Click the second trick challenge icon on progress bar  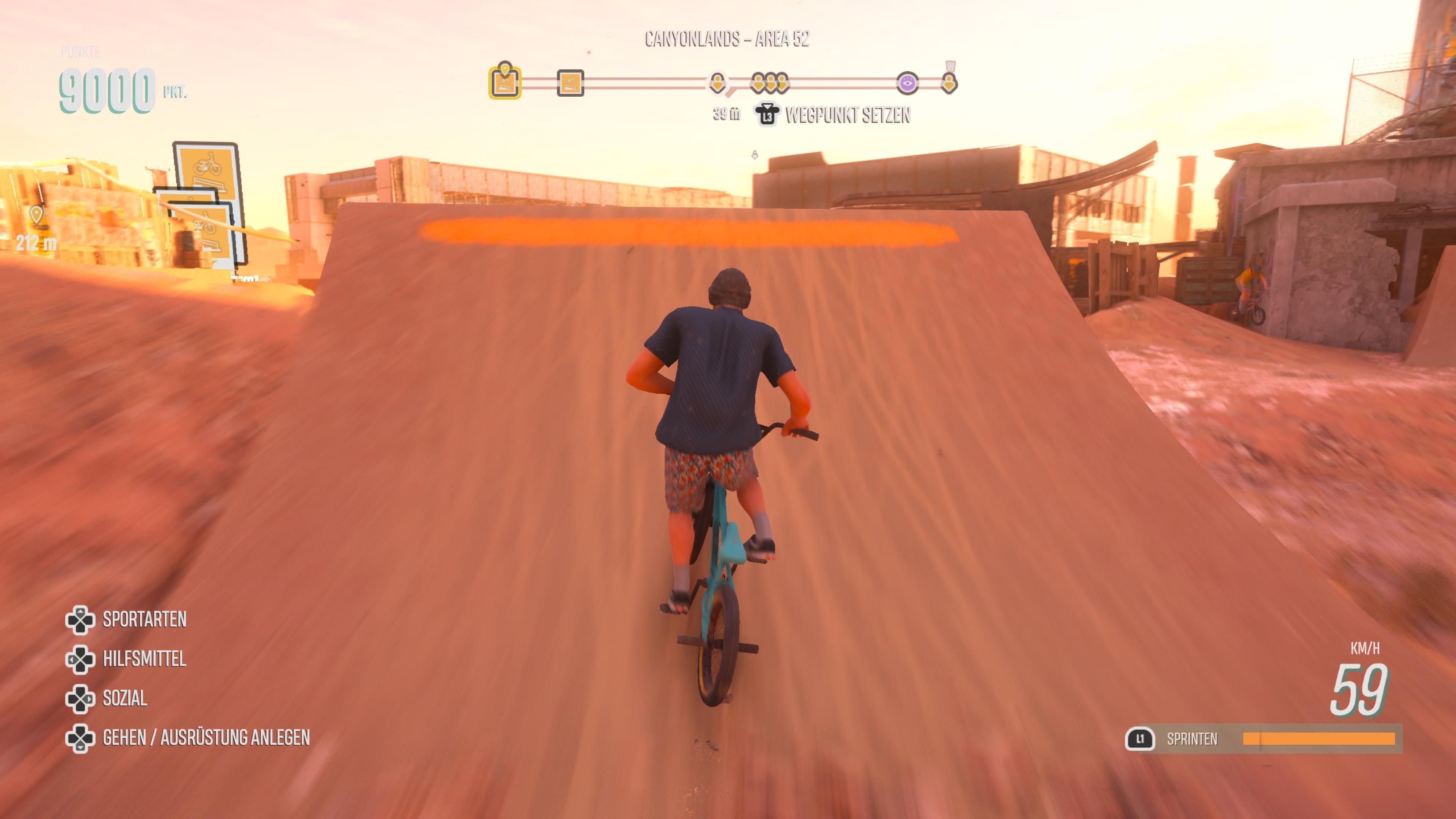point(573,83)
